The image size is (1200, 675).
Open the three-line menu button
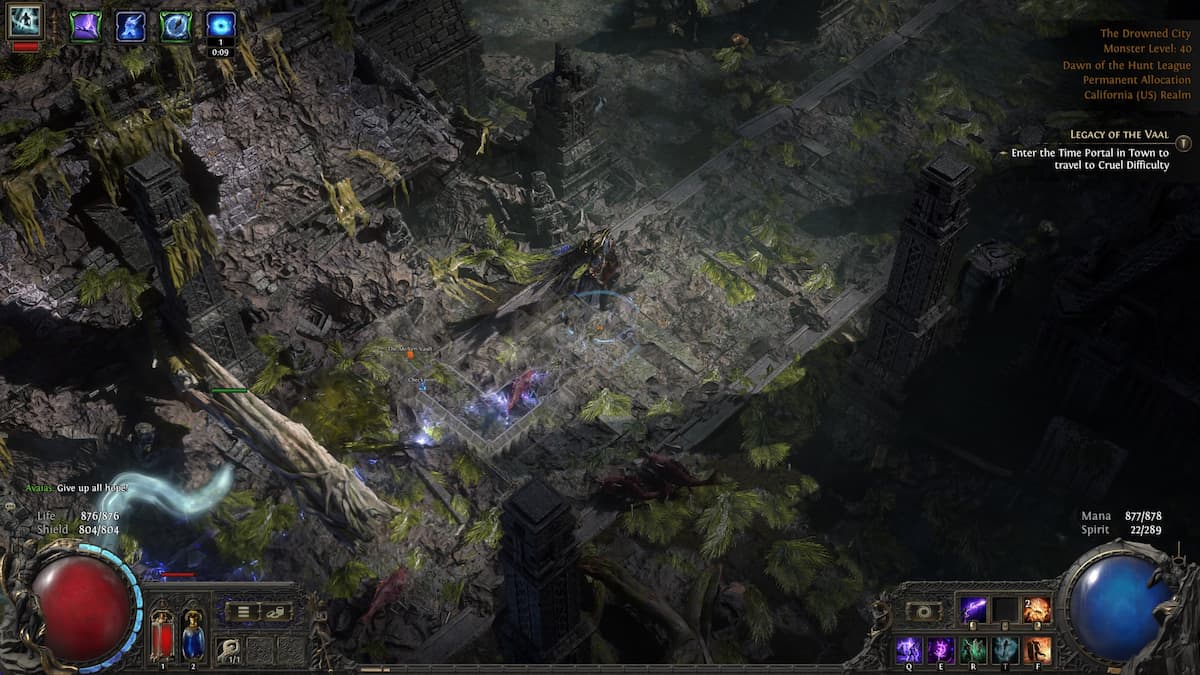[x=242, y=612]
